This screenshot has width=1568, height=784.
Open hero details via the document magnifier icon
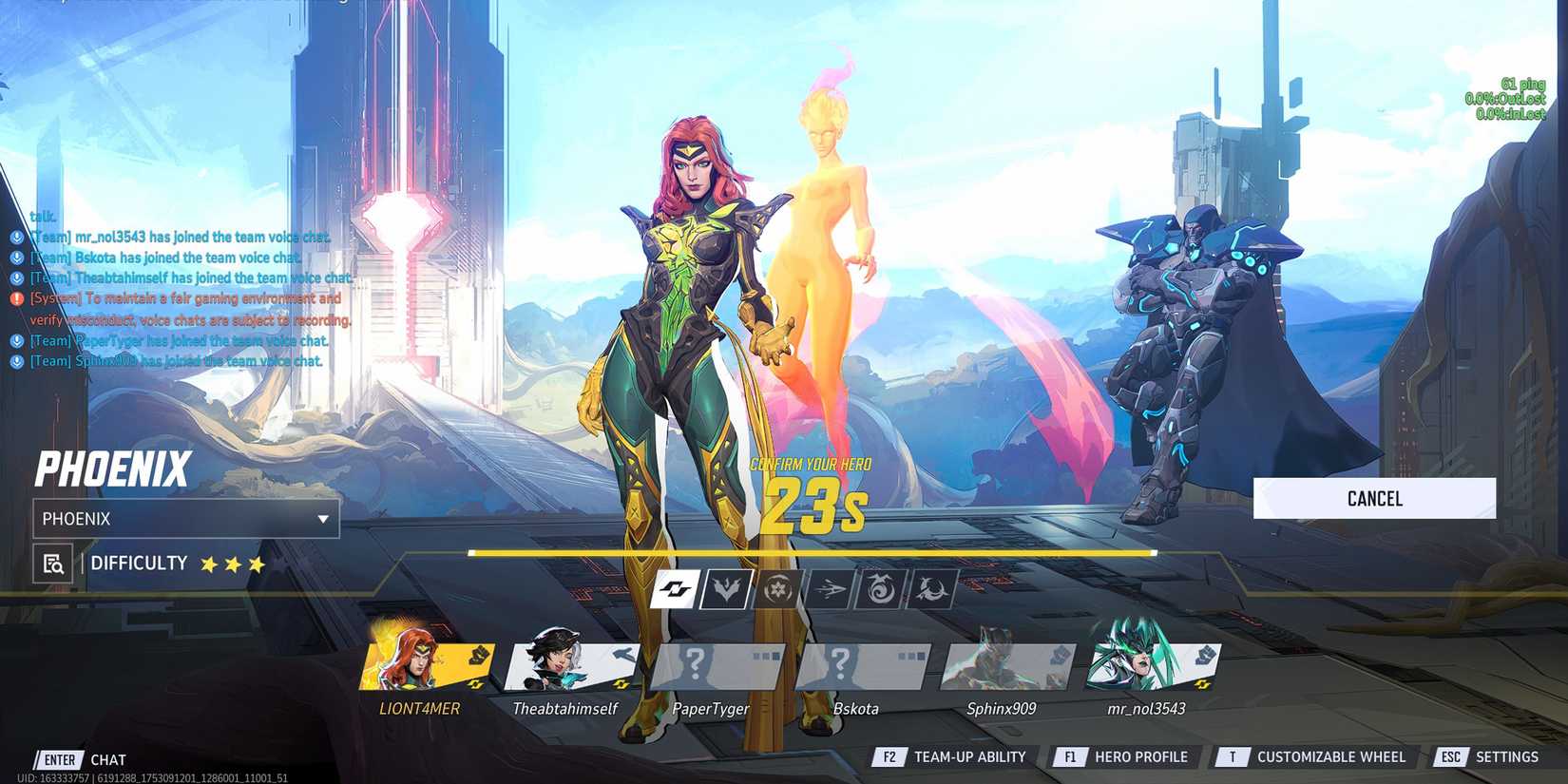point(52,563)
